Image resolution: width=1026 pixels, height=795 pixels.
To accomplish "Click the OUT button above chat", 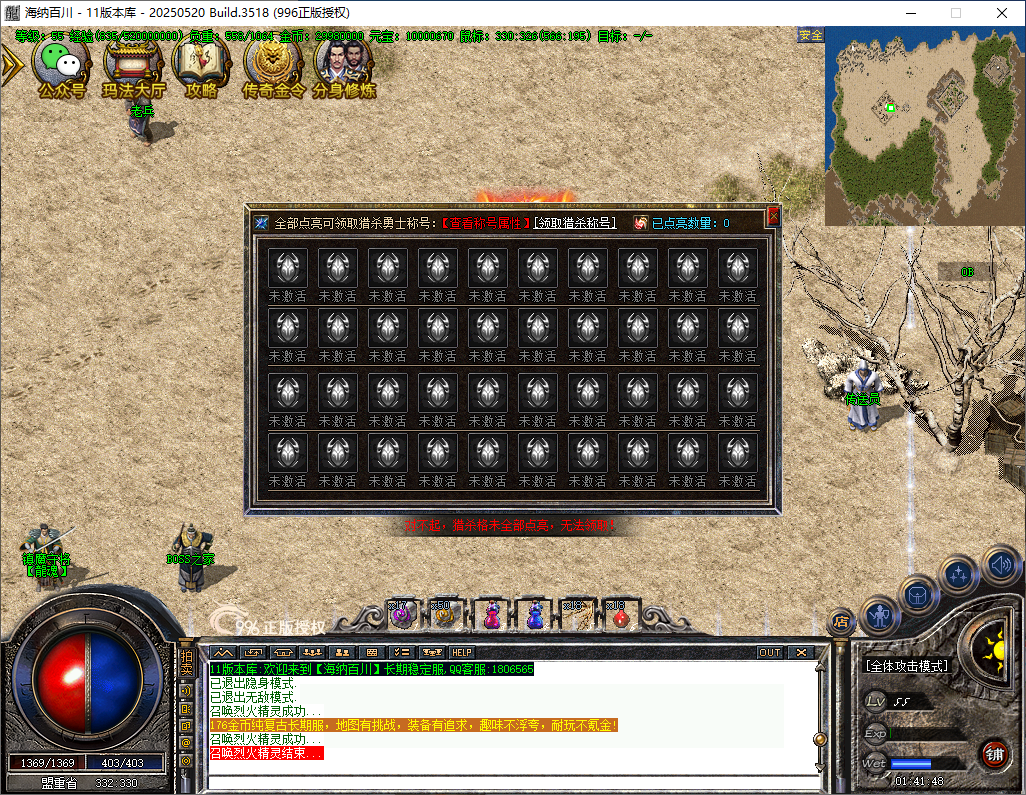I will point(769,652).
